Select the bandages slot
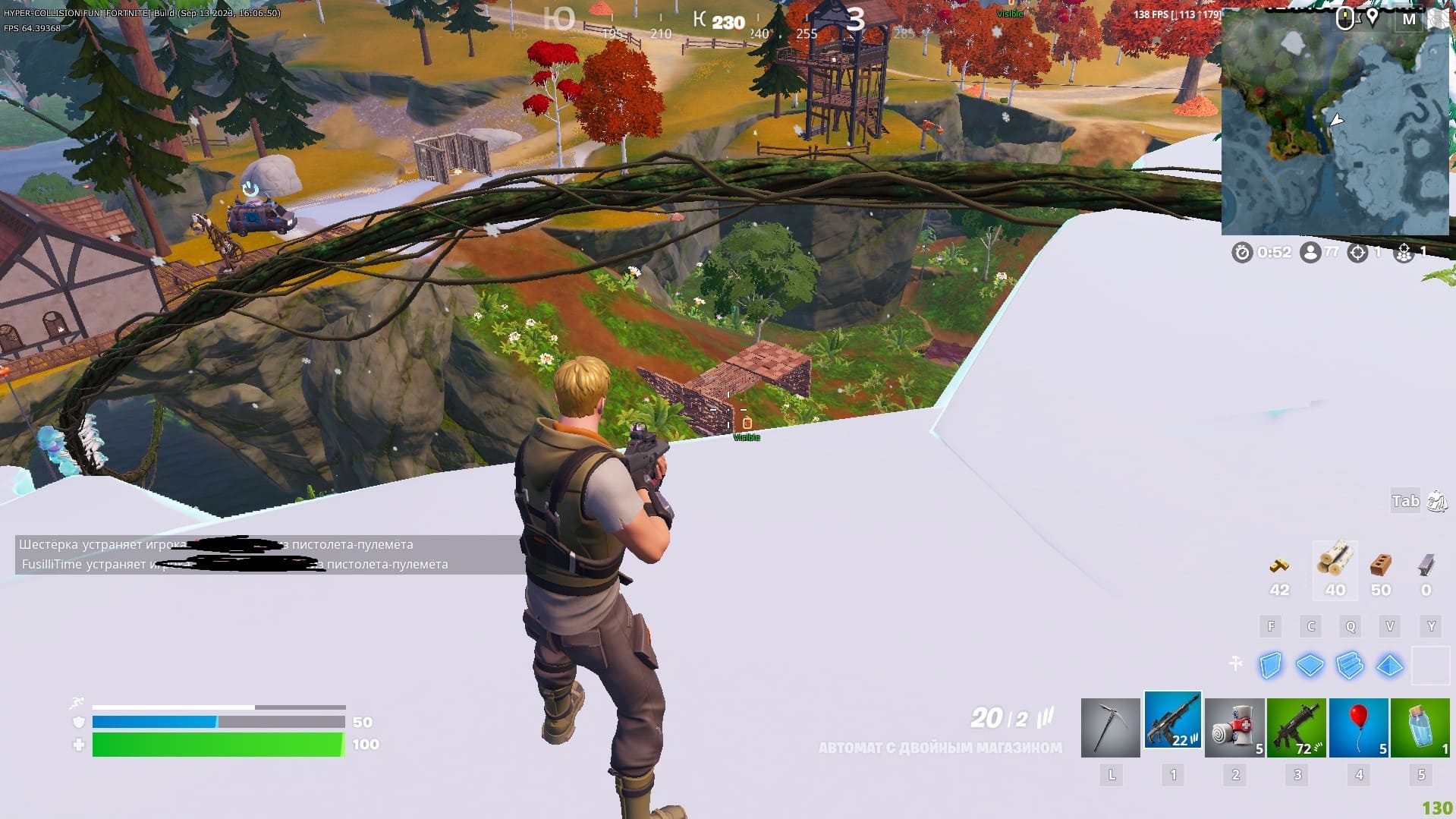1456x819 pixels. pyautogui.click(x=1234, y=727)
